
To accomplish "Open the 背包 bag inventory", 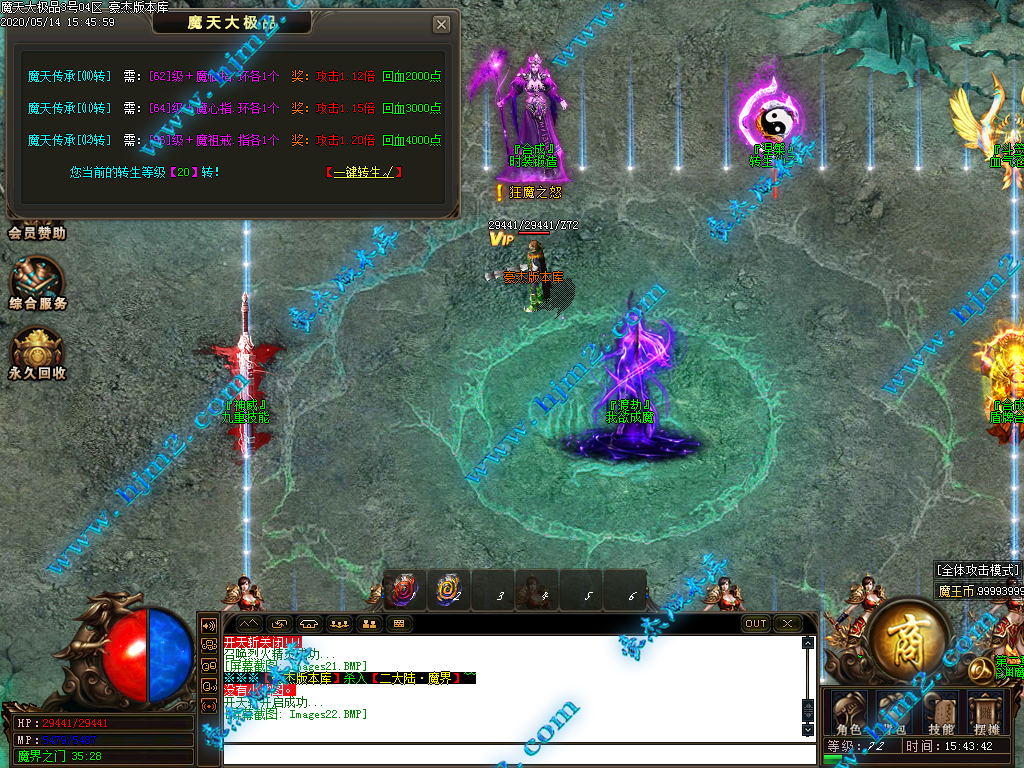I will click(896, 711).
